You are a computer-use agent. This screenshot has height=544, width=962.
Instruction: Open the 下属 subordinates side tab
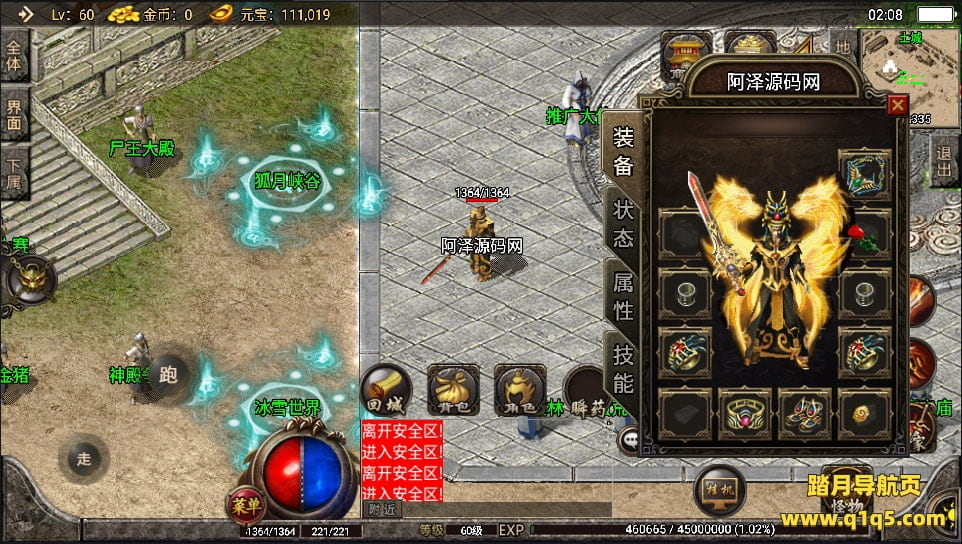click(x=15, y=174)
